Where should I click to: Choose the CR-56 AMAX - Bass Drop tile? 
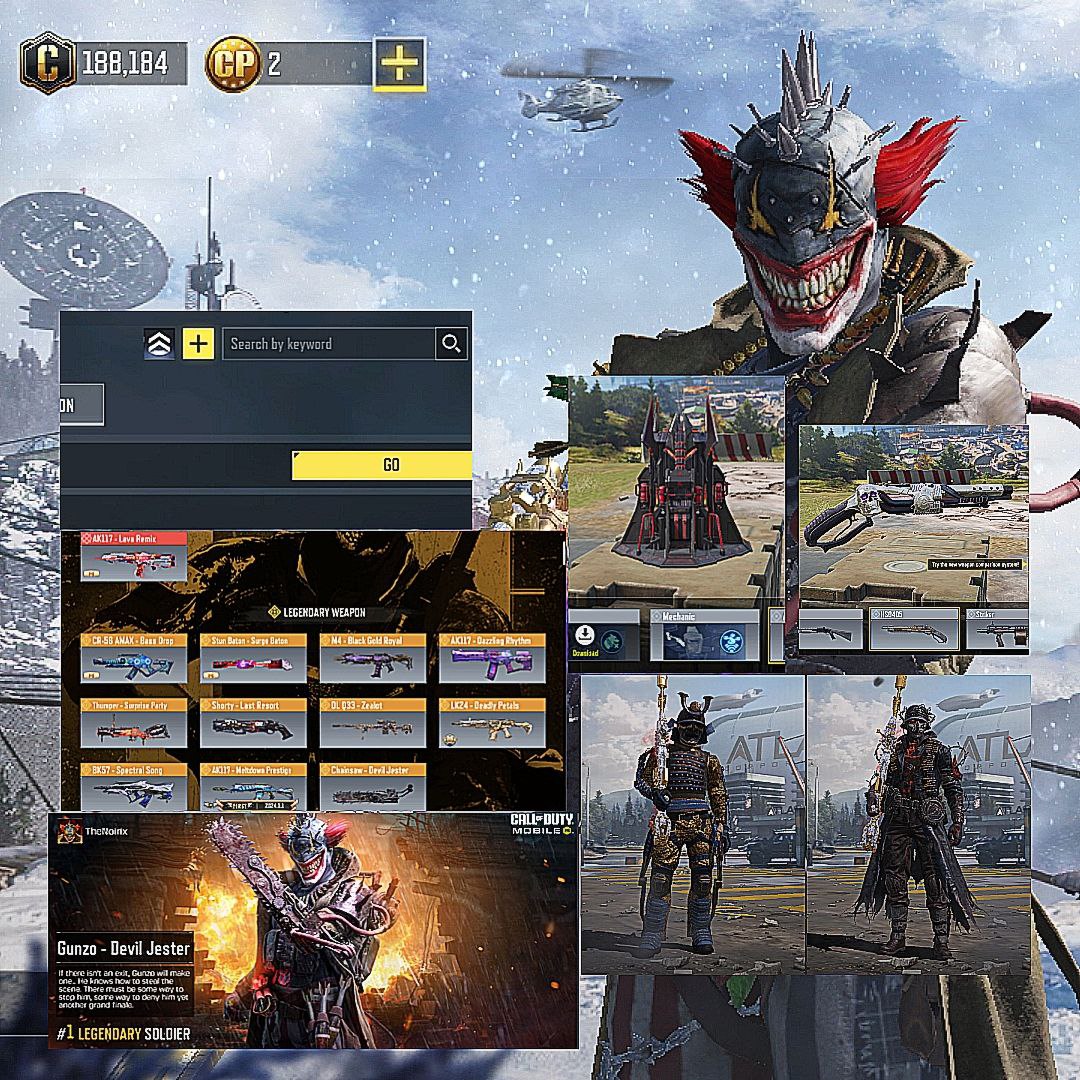133,661
